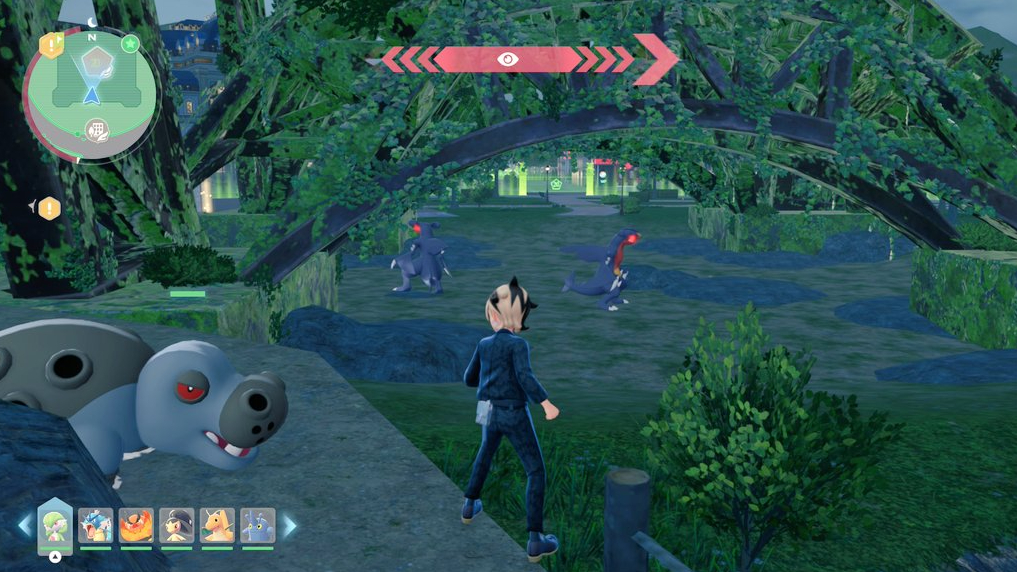This screenshot has height=572, width=1017.
Task: Choose the Heracross party slot
Action: tap(257, 526)
